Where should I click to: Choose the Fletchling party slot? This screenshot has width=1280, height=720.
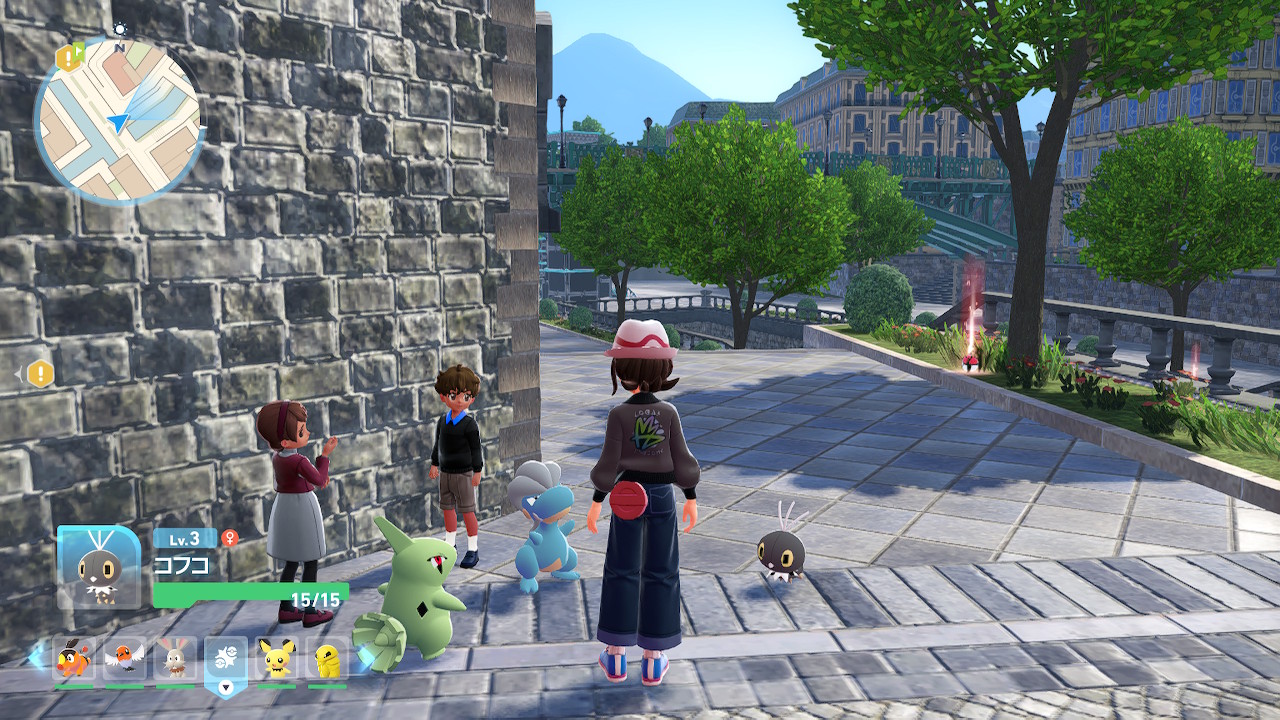(x=124, y=658)
